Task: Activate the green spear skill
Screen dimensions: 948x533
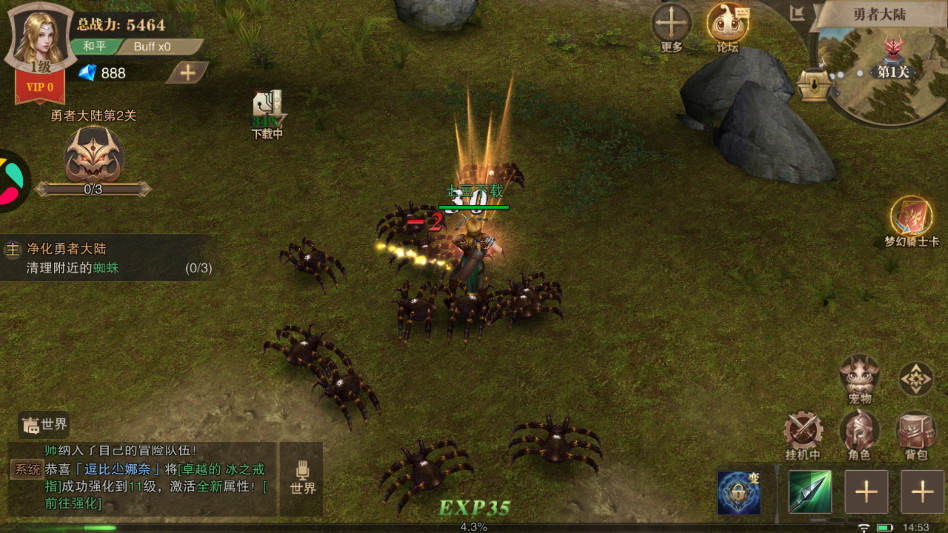Action: point(810,492)
